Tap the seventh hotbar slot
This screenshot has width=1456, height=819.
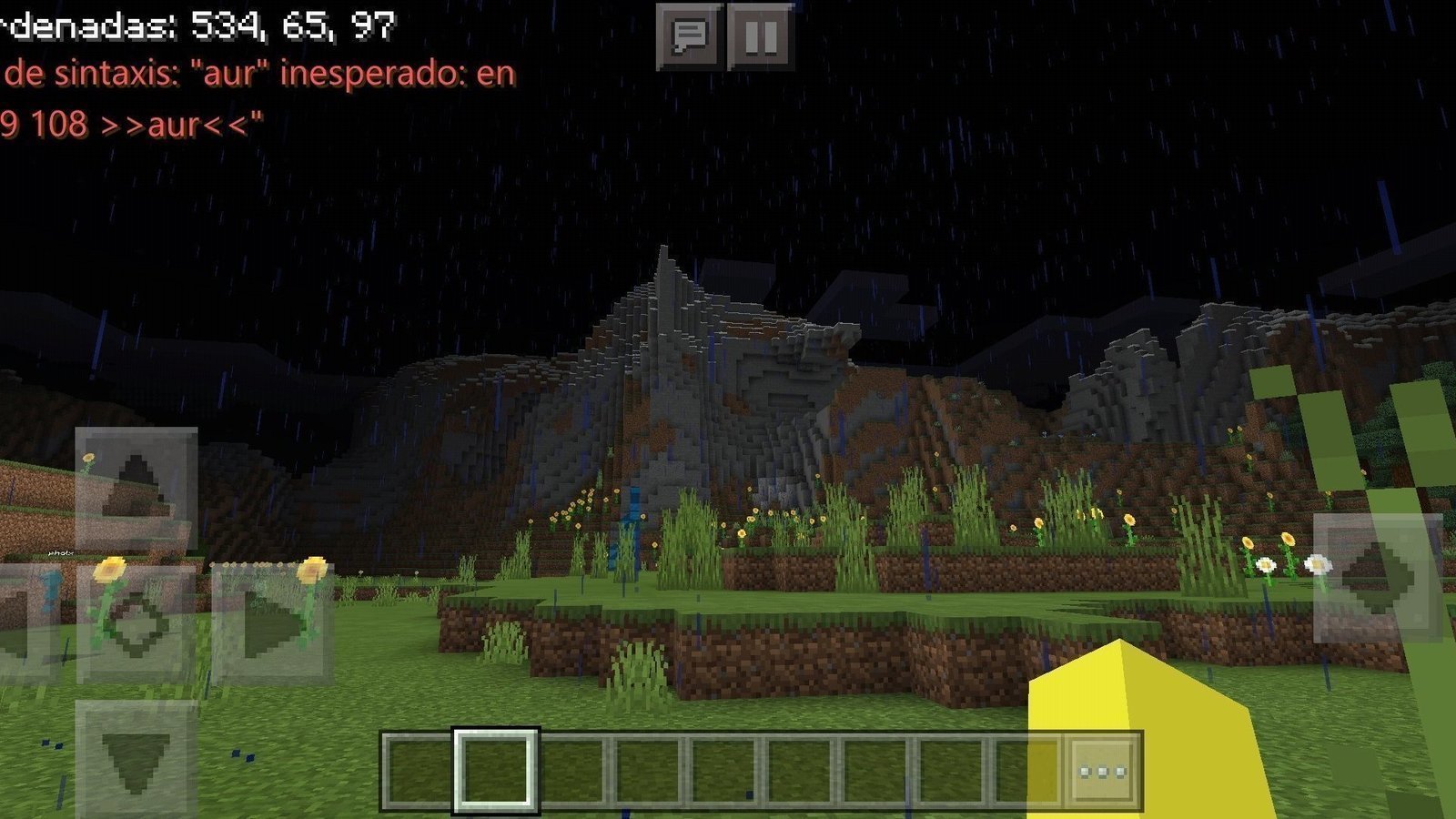point(872,769)
